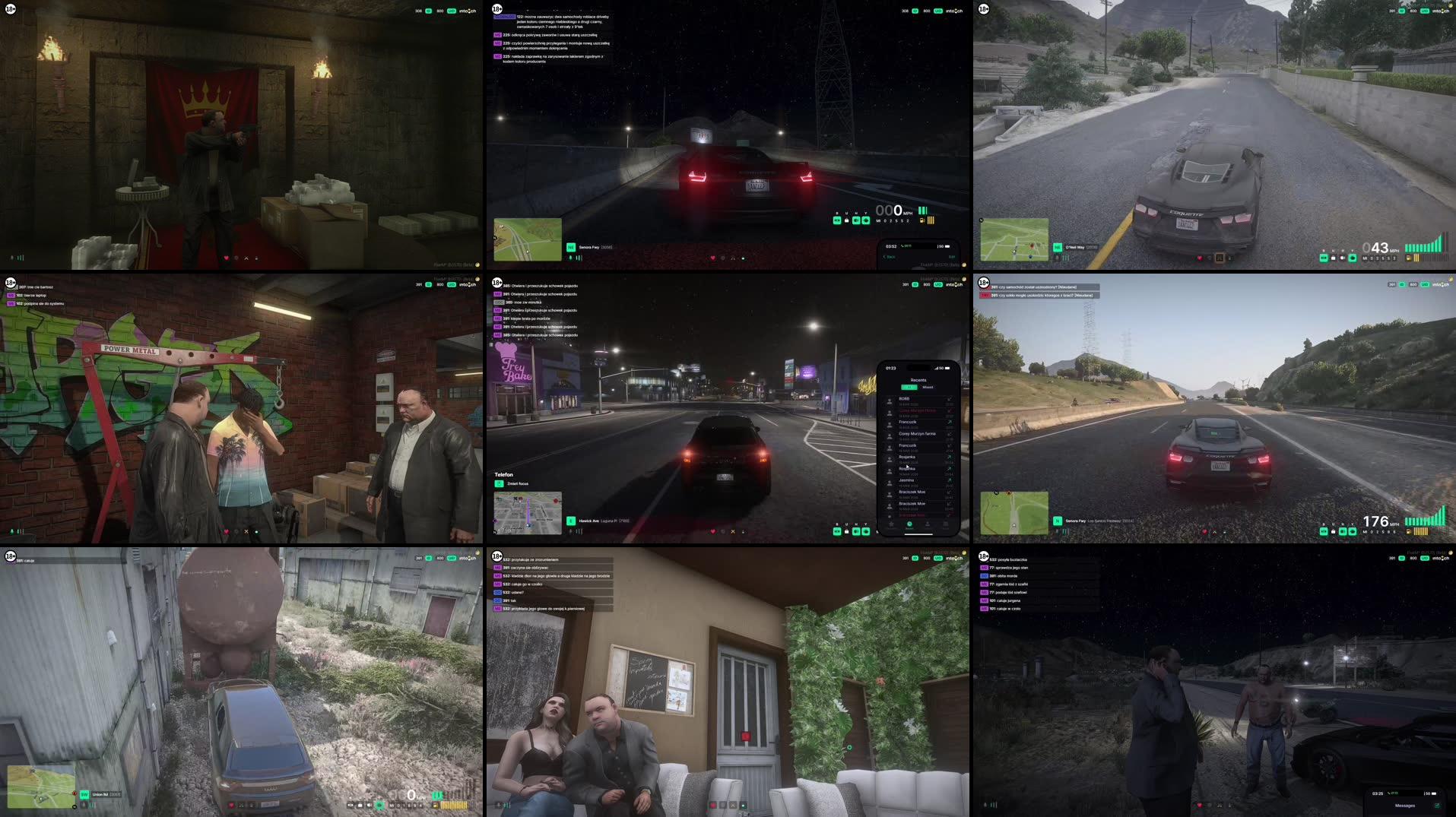1456x817 pixels.
Task: Open the contacts icon in the phone navigation
Action: pos(928,524)
